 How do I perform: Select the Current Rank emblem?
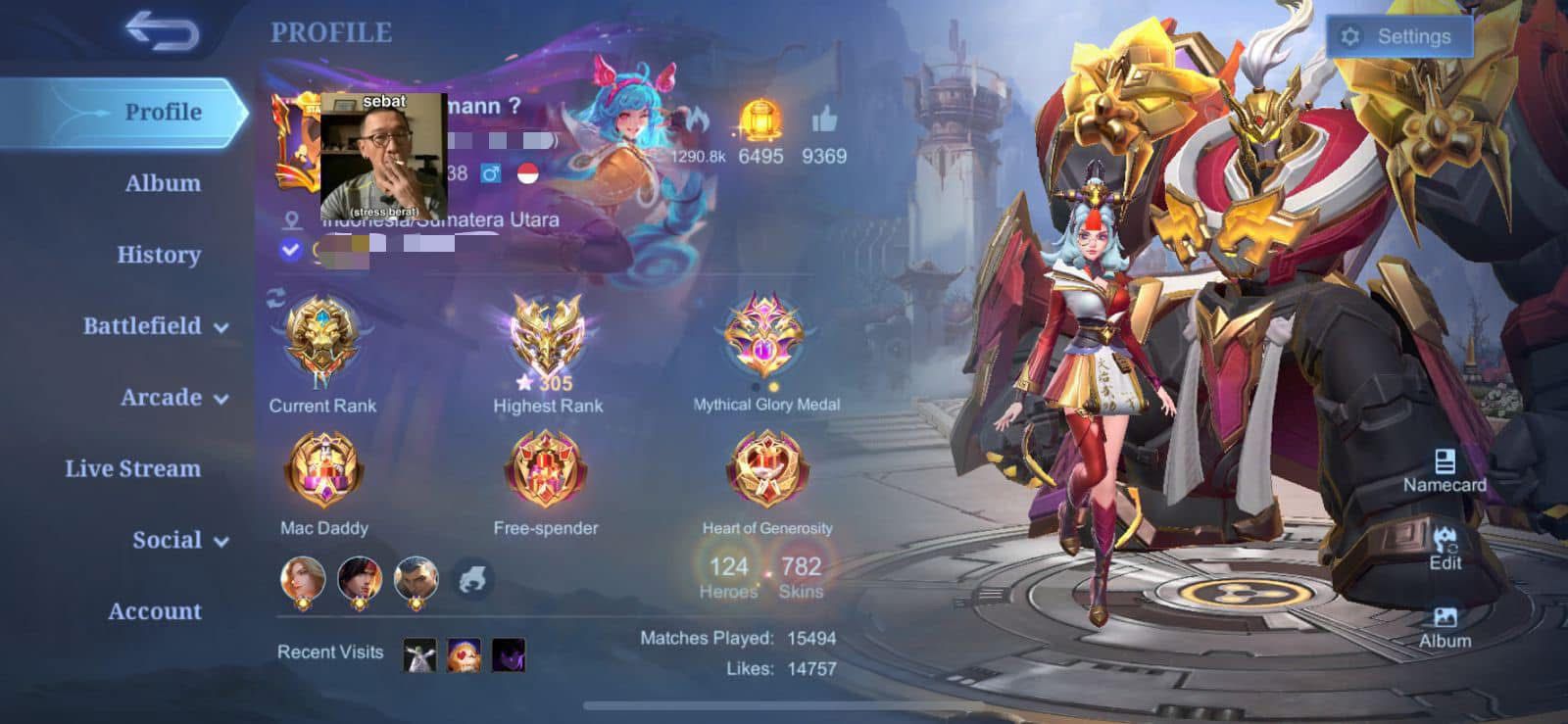(322, 341)
